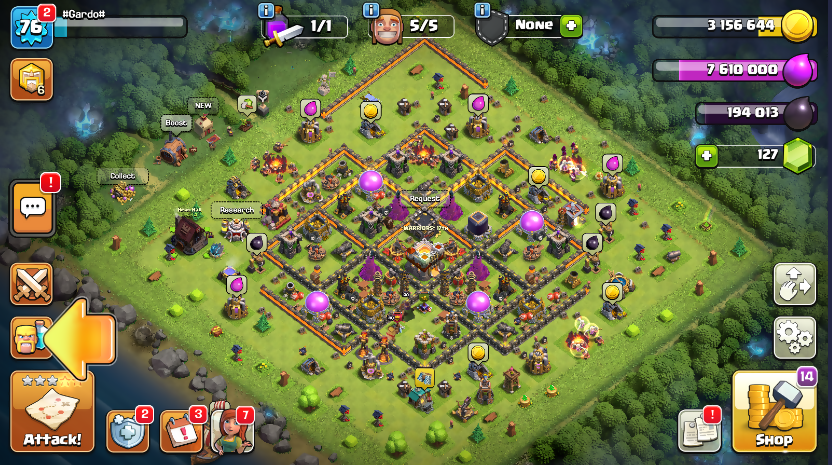Show info for the 1/1 sword counter

[266, 10]
